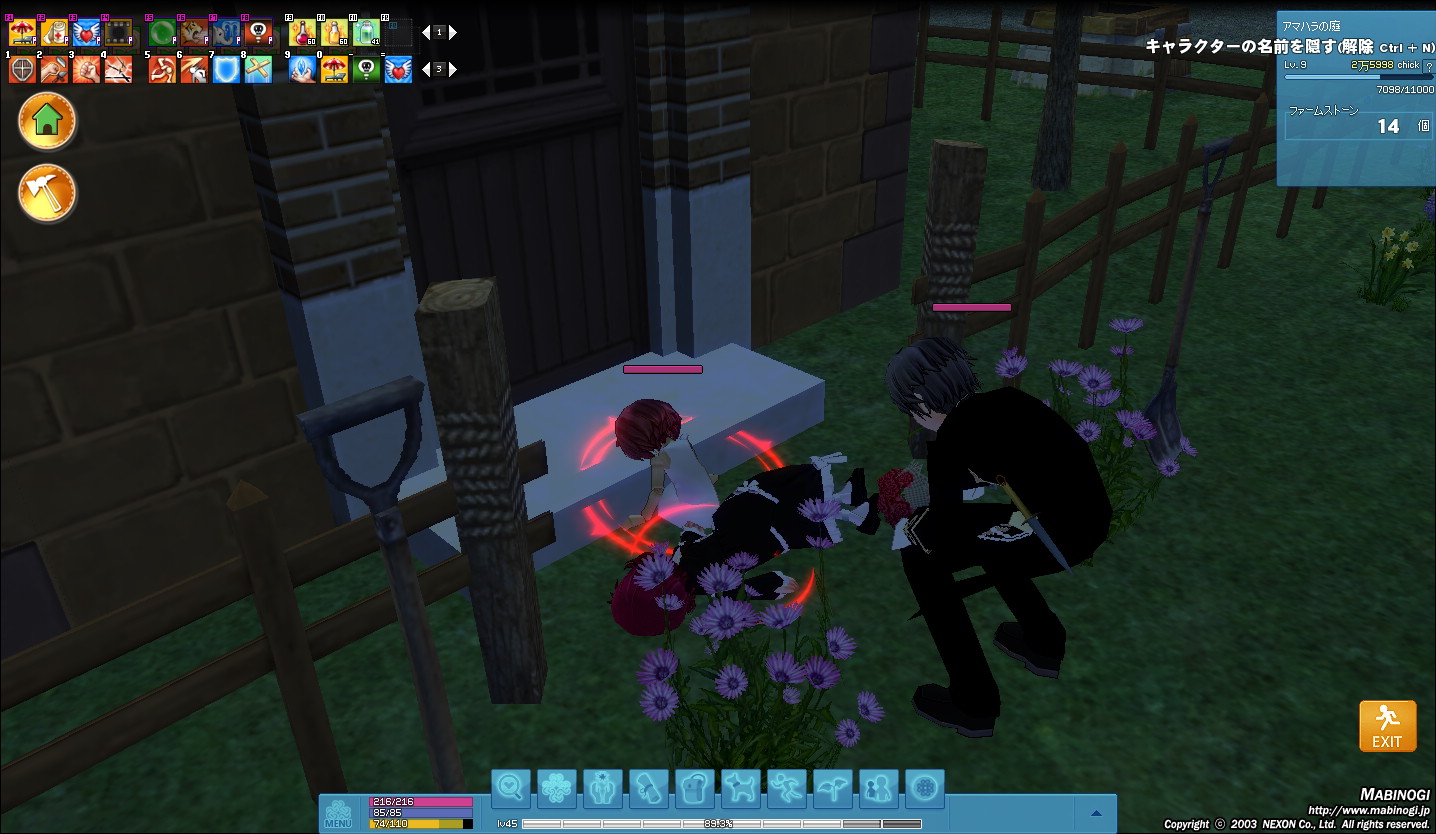Open the quest scroll icon
The width and height of the screenshot is (1436, 834).
coord(648,788)
